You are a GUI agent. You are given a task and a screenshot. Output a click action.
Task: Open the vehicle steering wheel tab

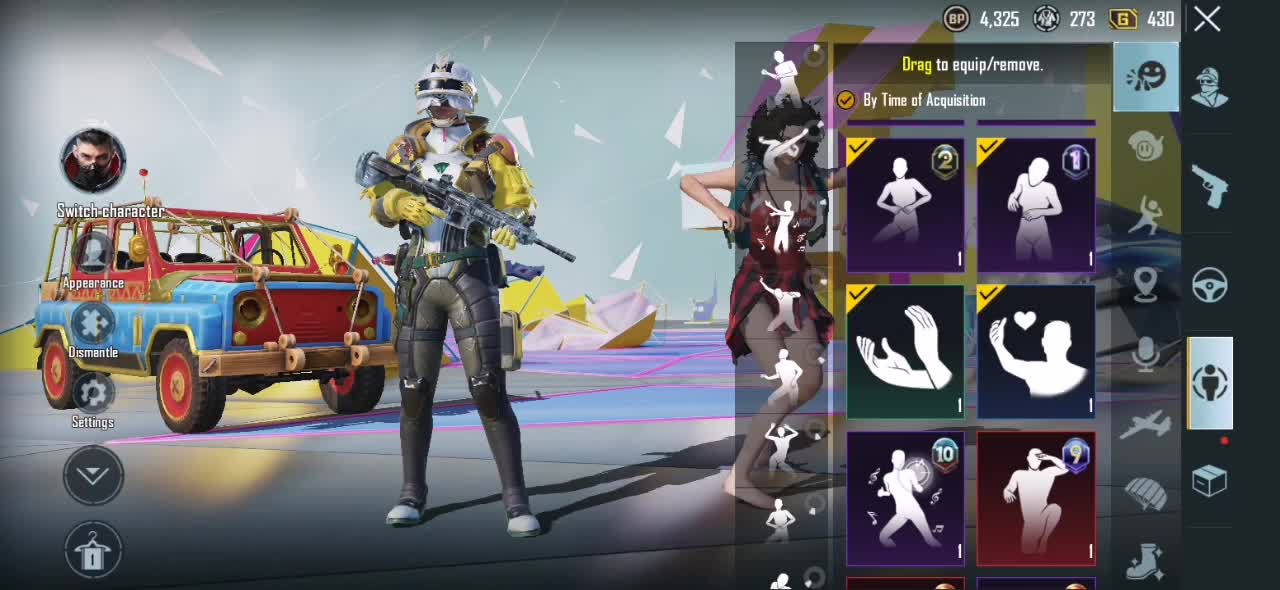click(1210, 285)
